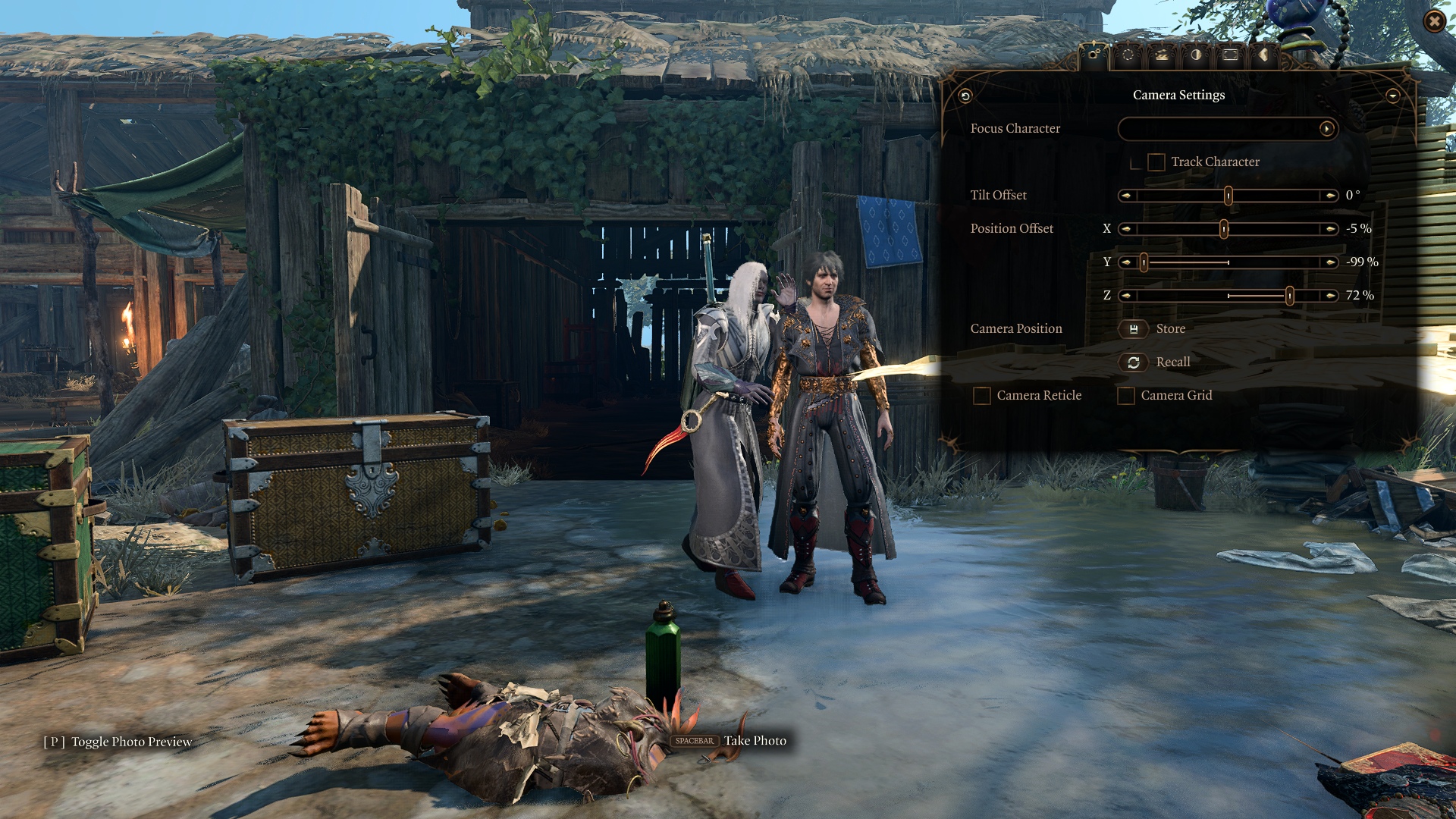Move the Position Offset X slider handle

1223,229
